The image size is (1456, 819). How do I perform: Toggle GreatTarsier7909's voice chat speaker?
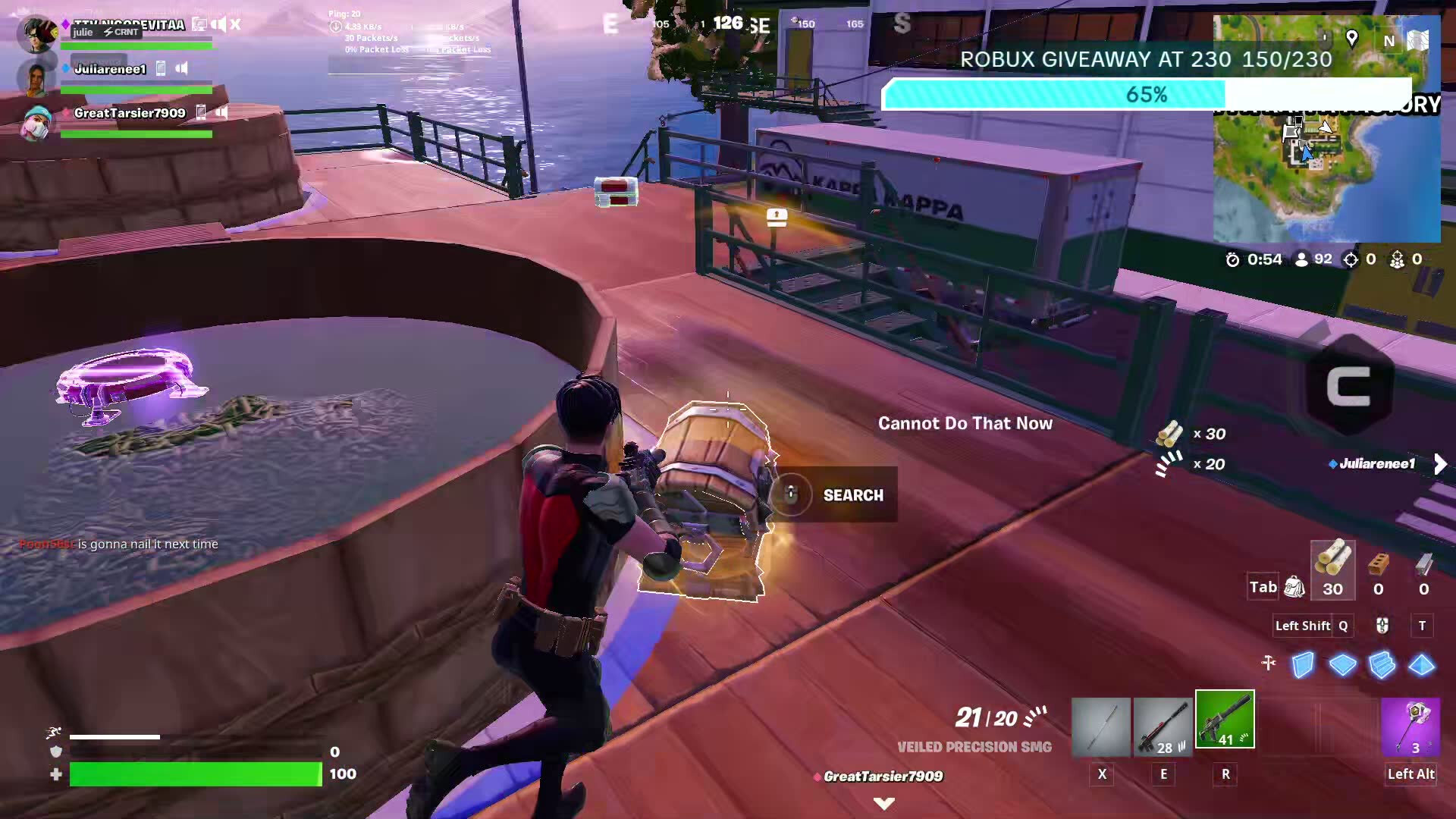(222, 112)
